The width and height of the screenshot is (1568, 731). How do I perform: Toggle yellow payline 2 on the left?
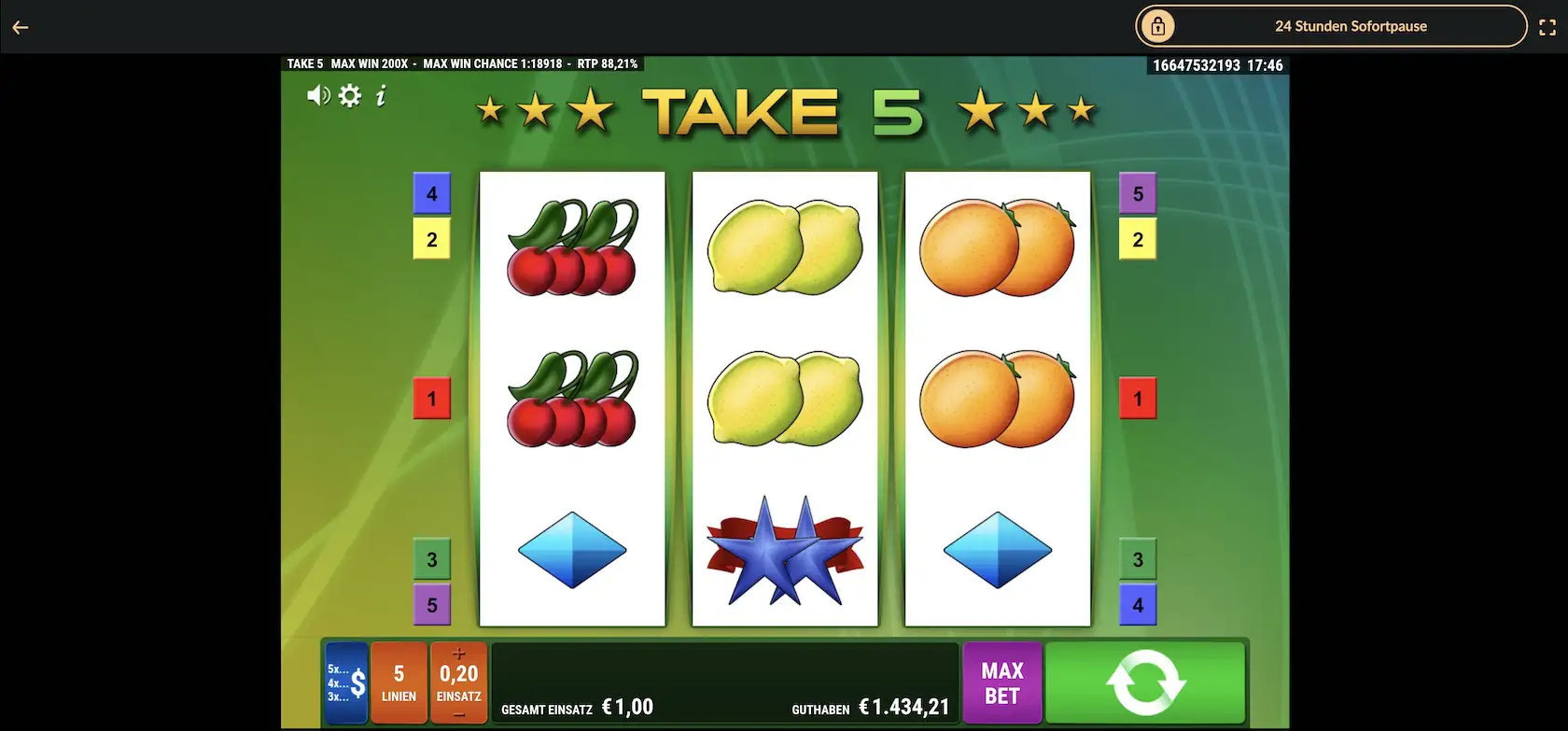tap(431, 239)
